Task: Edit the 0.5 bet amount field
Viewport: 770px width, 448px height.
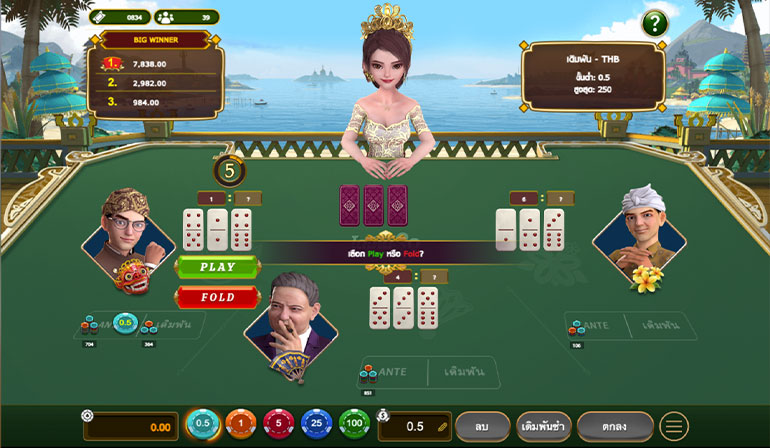Action: (415, 427)
